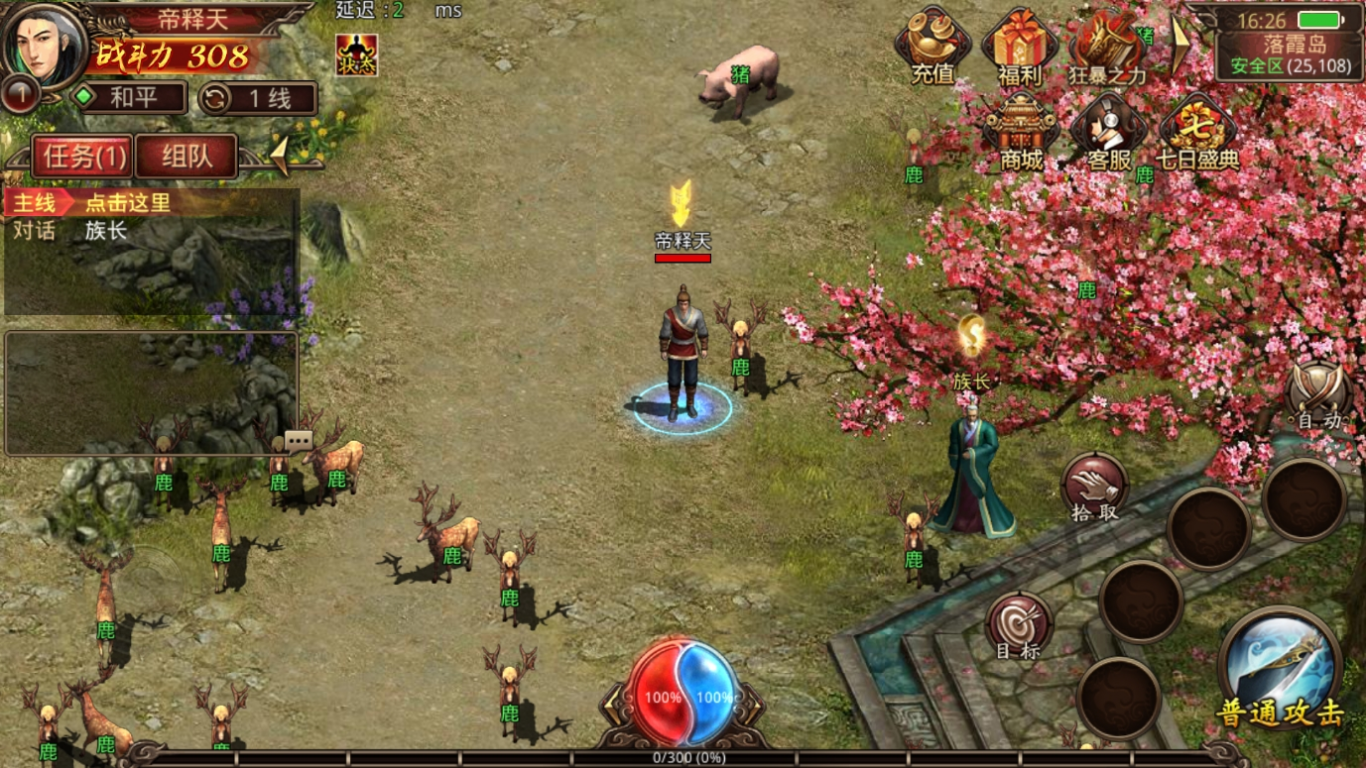1366x768 pixels.
Task: Open the 商城 shop
Action: point(1021,132)
